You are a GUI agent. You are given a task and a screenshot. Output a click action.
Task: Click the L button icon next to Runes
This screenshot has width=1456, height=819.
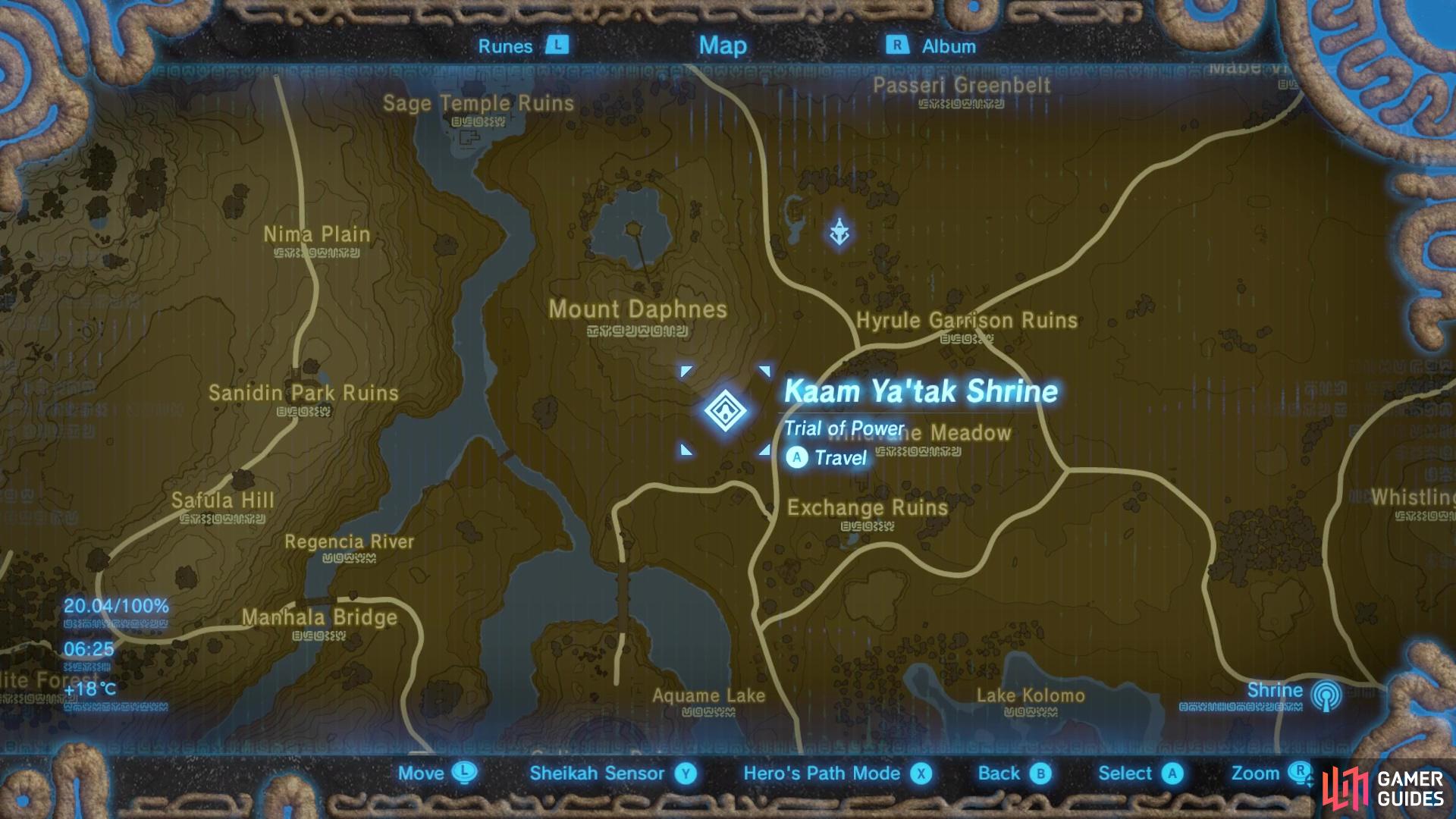point(557,45)
